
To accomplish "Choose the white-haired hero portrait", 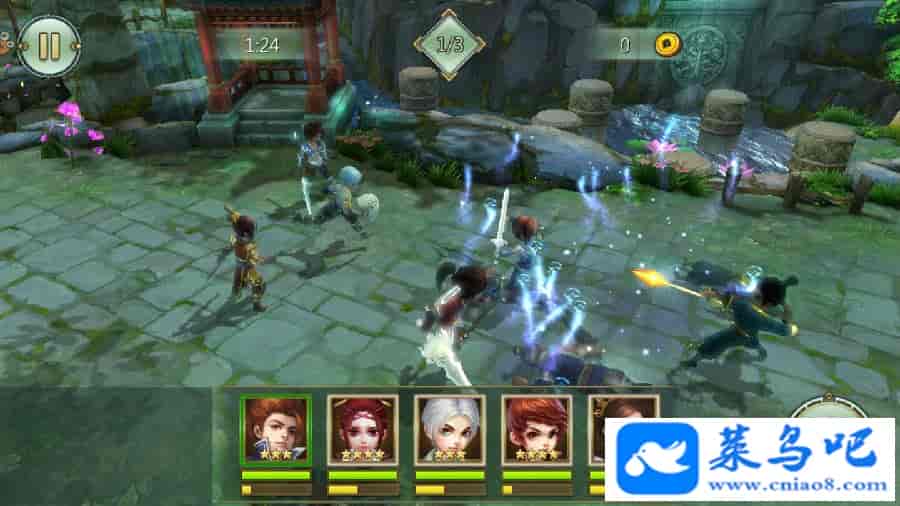I will click(450, 429).
